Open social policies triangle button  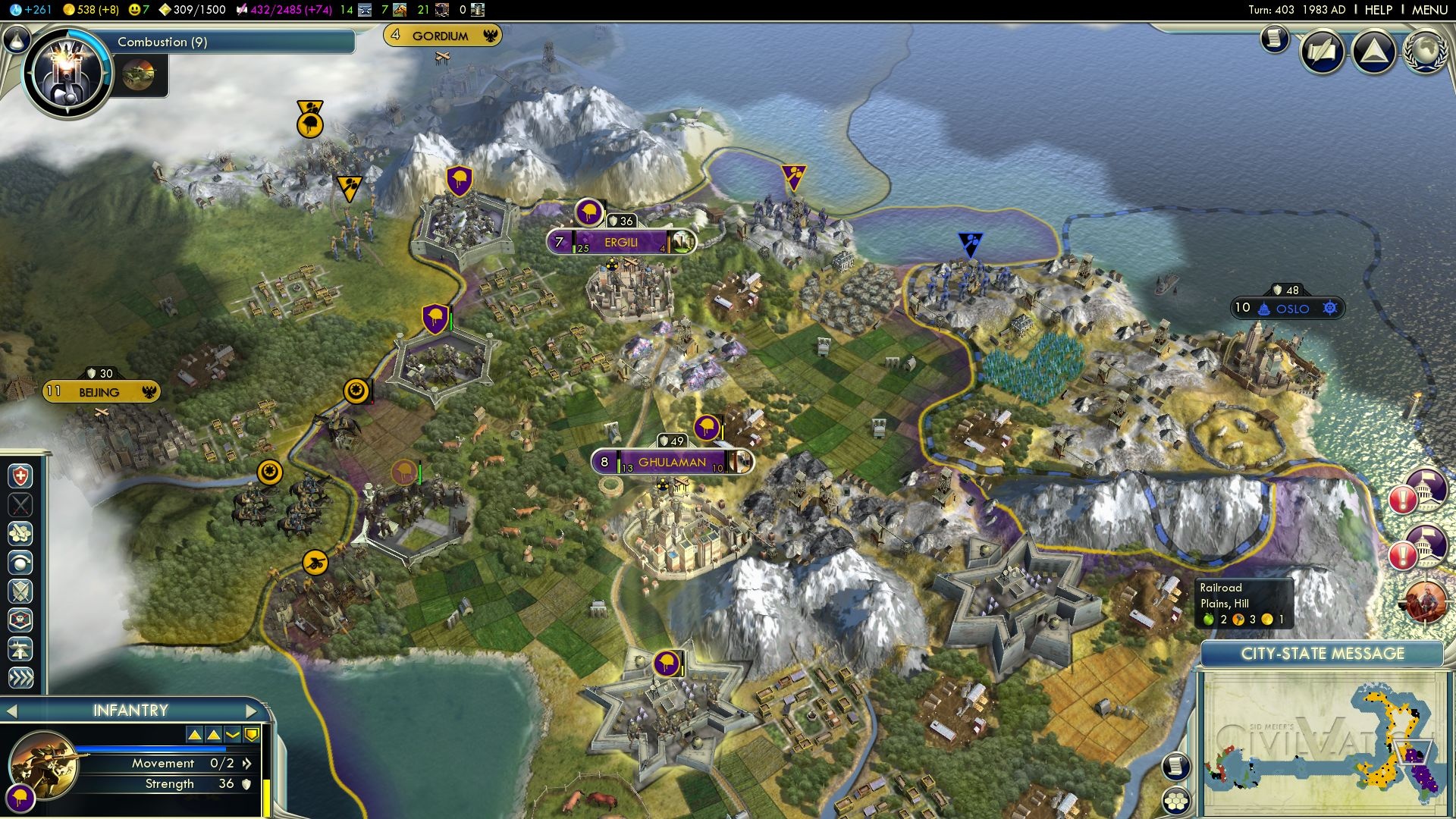pyautogui.click(x=1373, y=52)
